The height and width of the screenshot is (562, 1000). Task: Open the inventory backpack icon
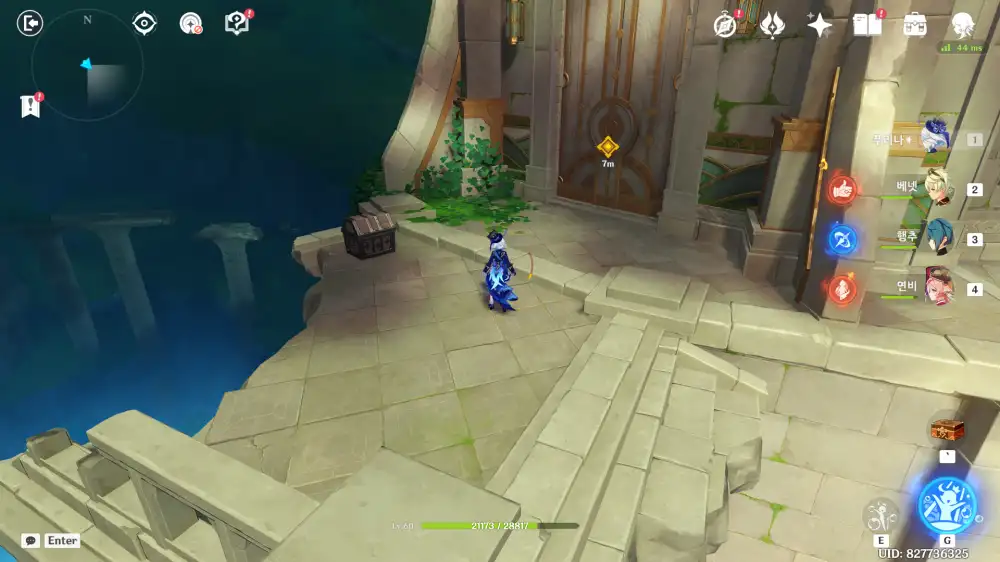914,25
